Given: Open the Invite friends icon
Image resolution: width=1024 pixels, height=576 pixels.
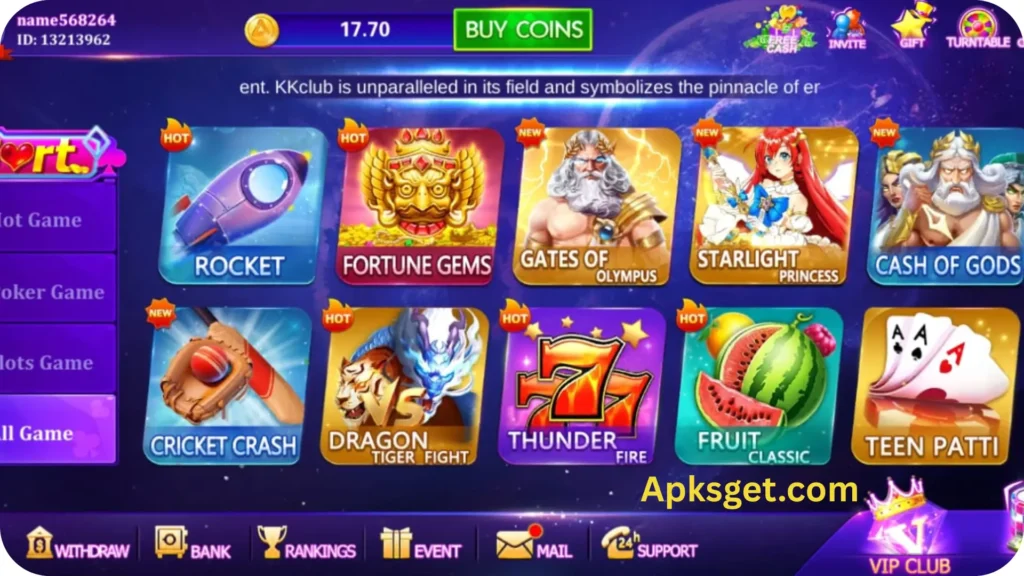Looking at the screenshot, I should coord(846,28).
